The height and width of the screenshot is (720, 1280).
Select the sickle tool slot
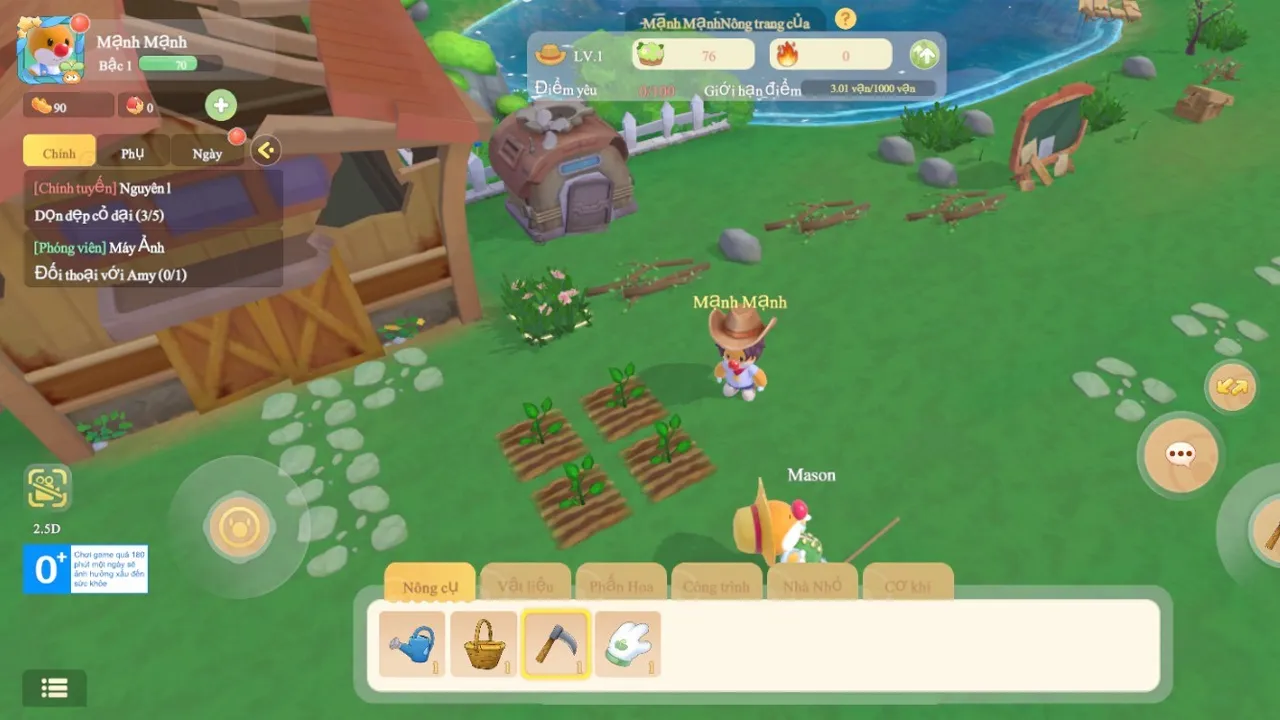[x=556, y=645]
